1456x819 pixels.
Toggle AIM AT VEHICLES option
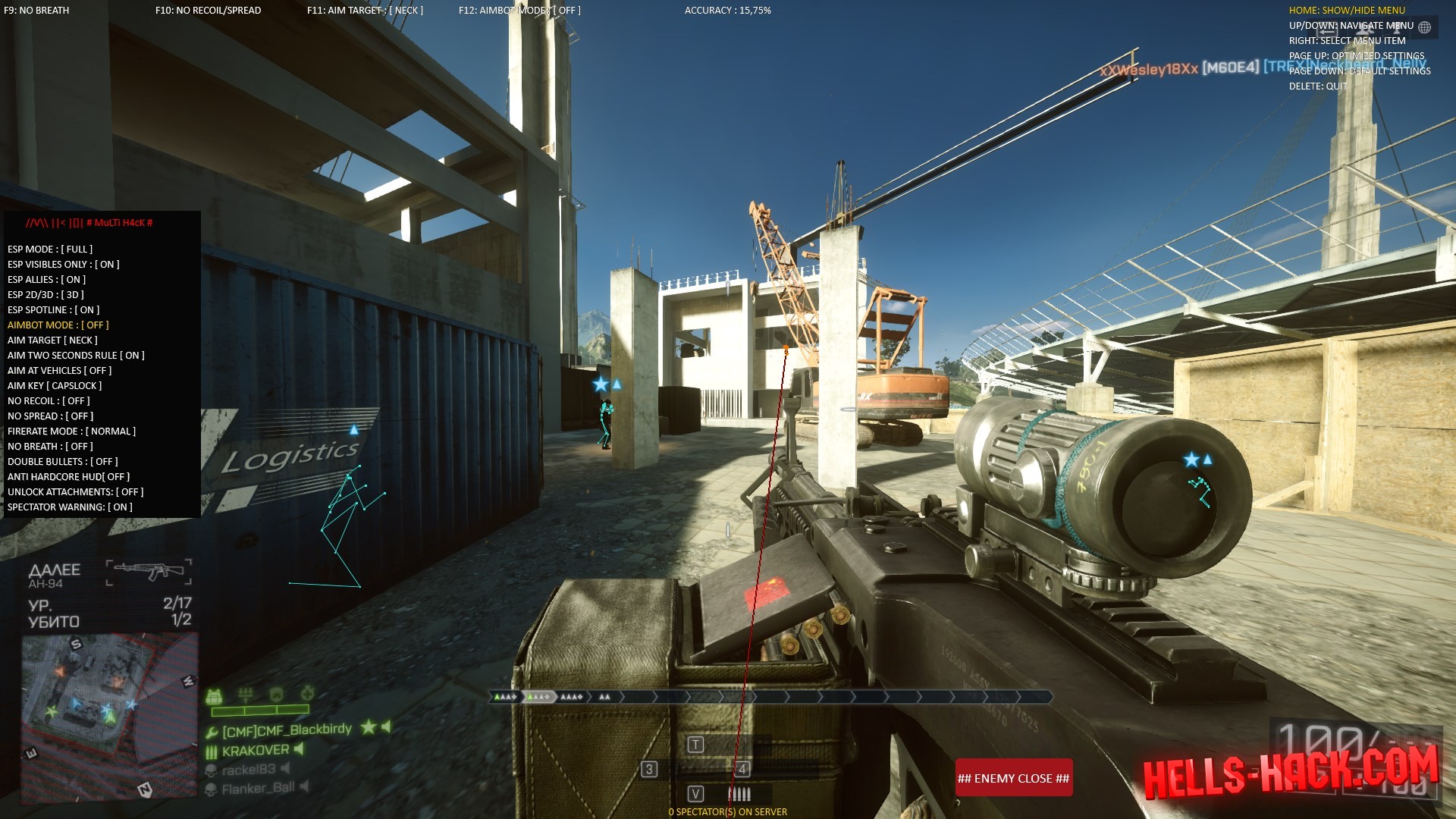59,370
